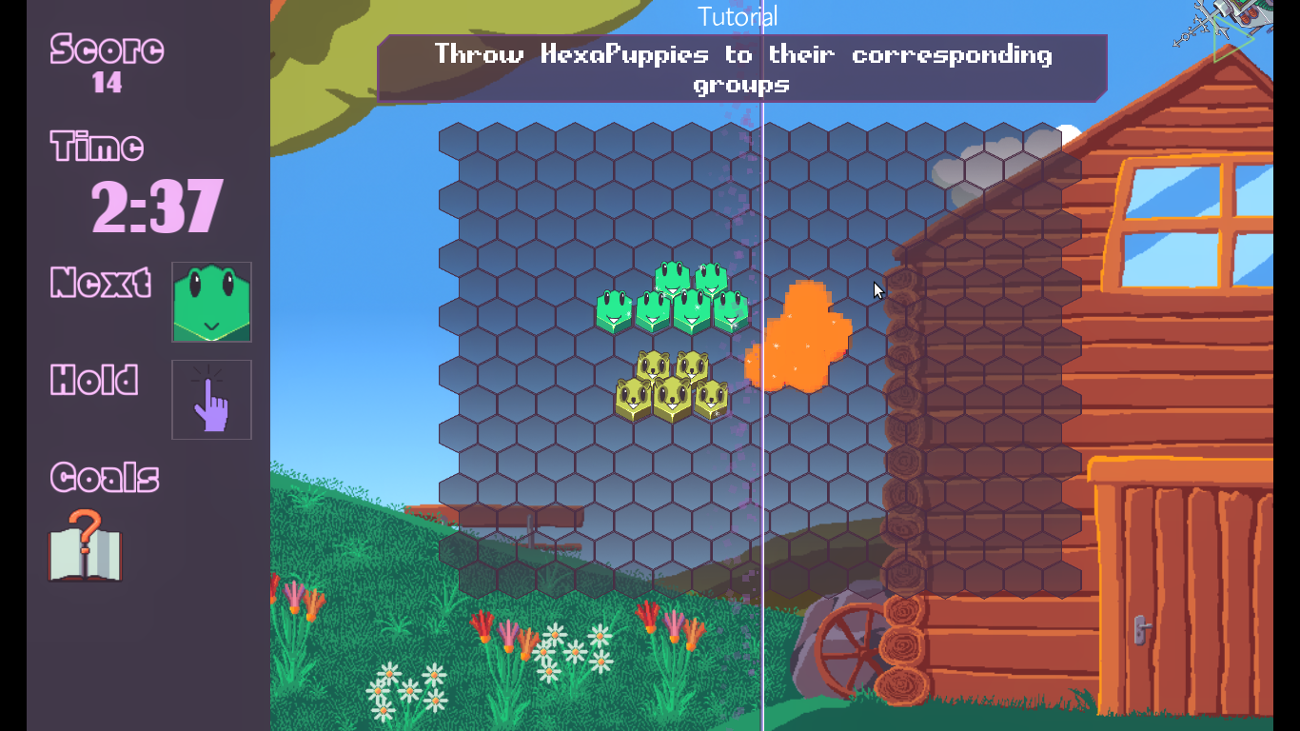Toggle the Hold slot to swap puppies
This screenshot has width=1300, height=731.
coord(211,399)
